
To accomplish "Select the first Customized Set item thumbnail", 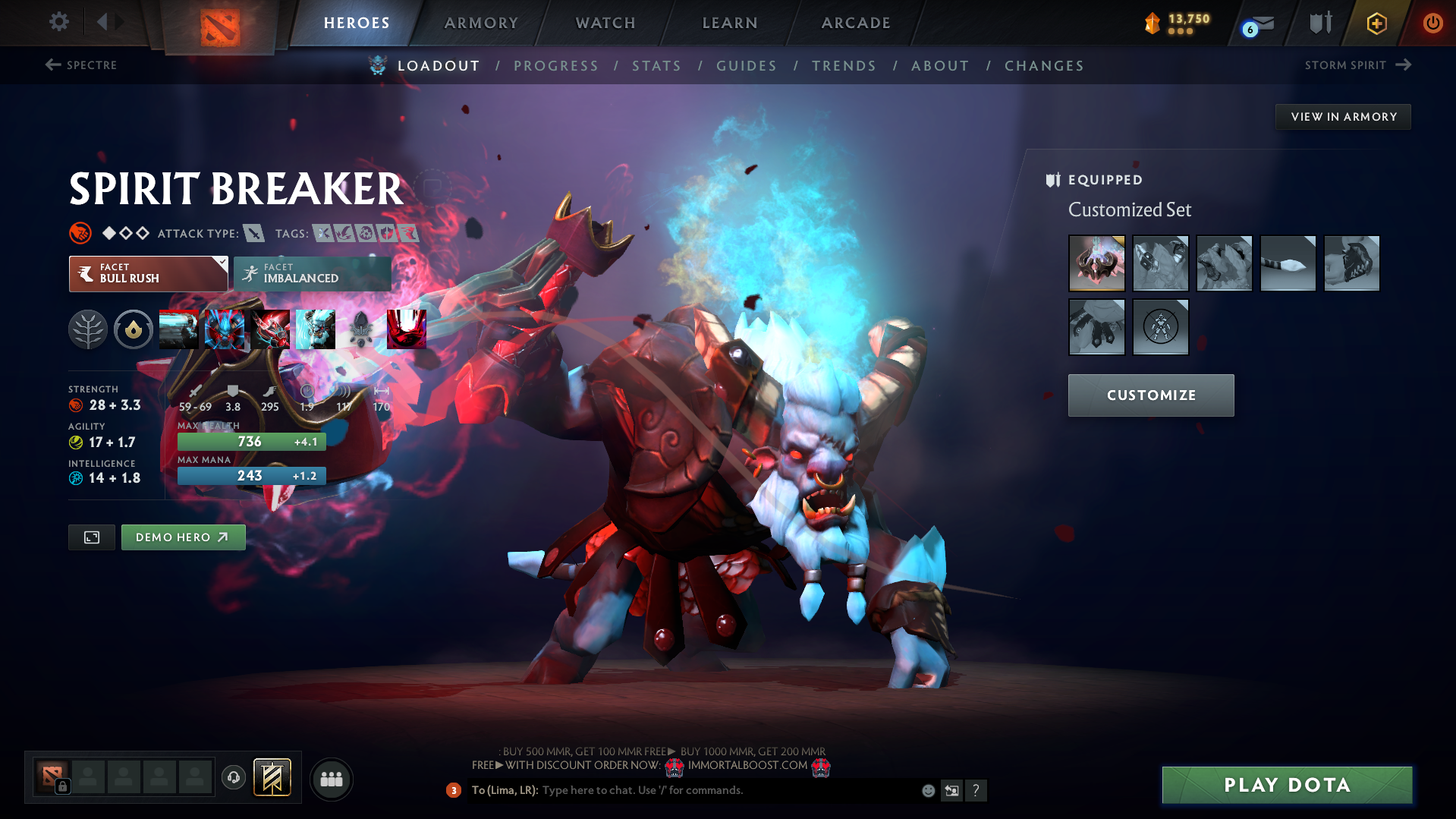I will (1097, 263).
